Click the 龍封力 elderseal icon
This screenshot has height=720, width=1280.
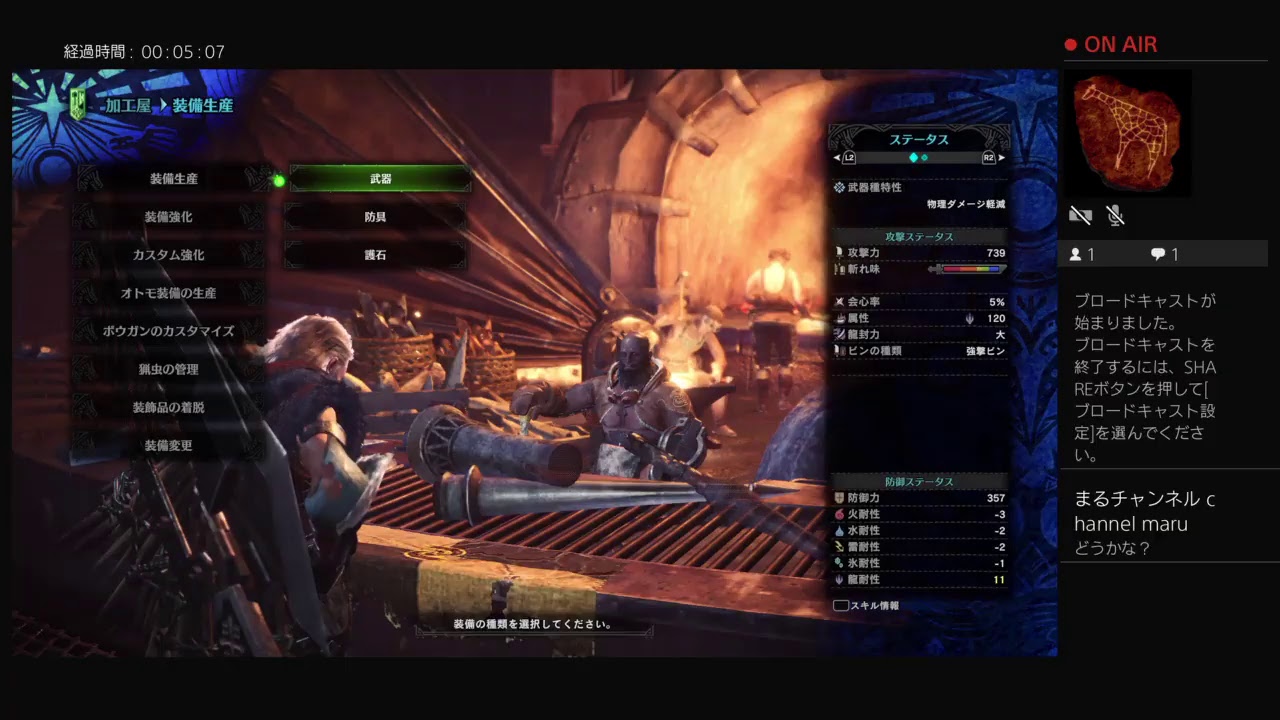click(x=840, y=334)
